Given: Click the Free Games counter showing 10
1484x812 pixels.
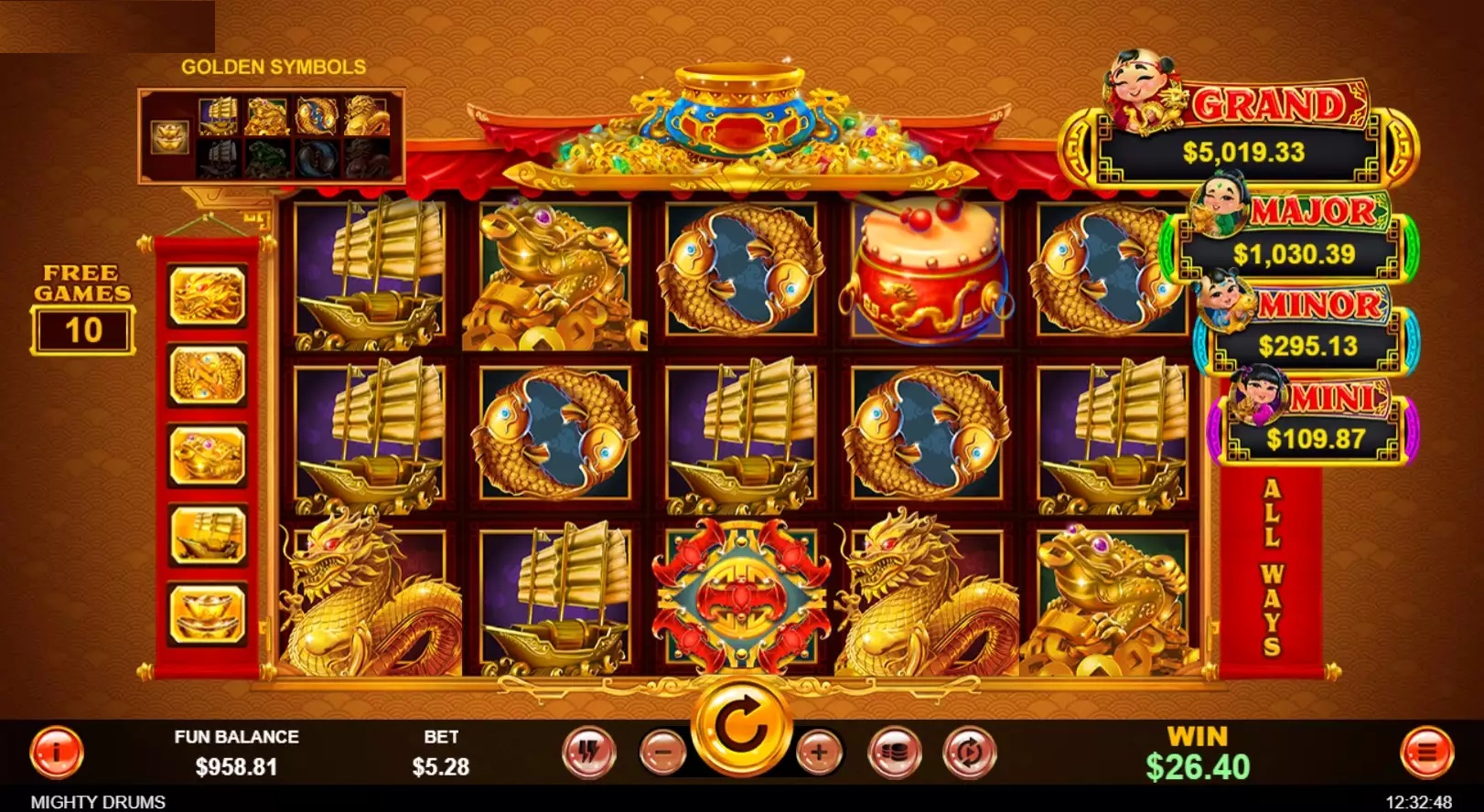Looking at the screenshot, I should click(x=82, y=331).
